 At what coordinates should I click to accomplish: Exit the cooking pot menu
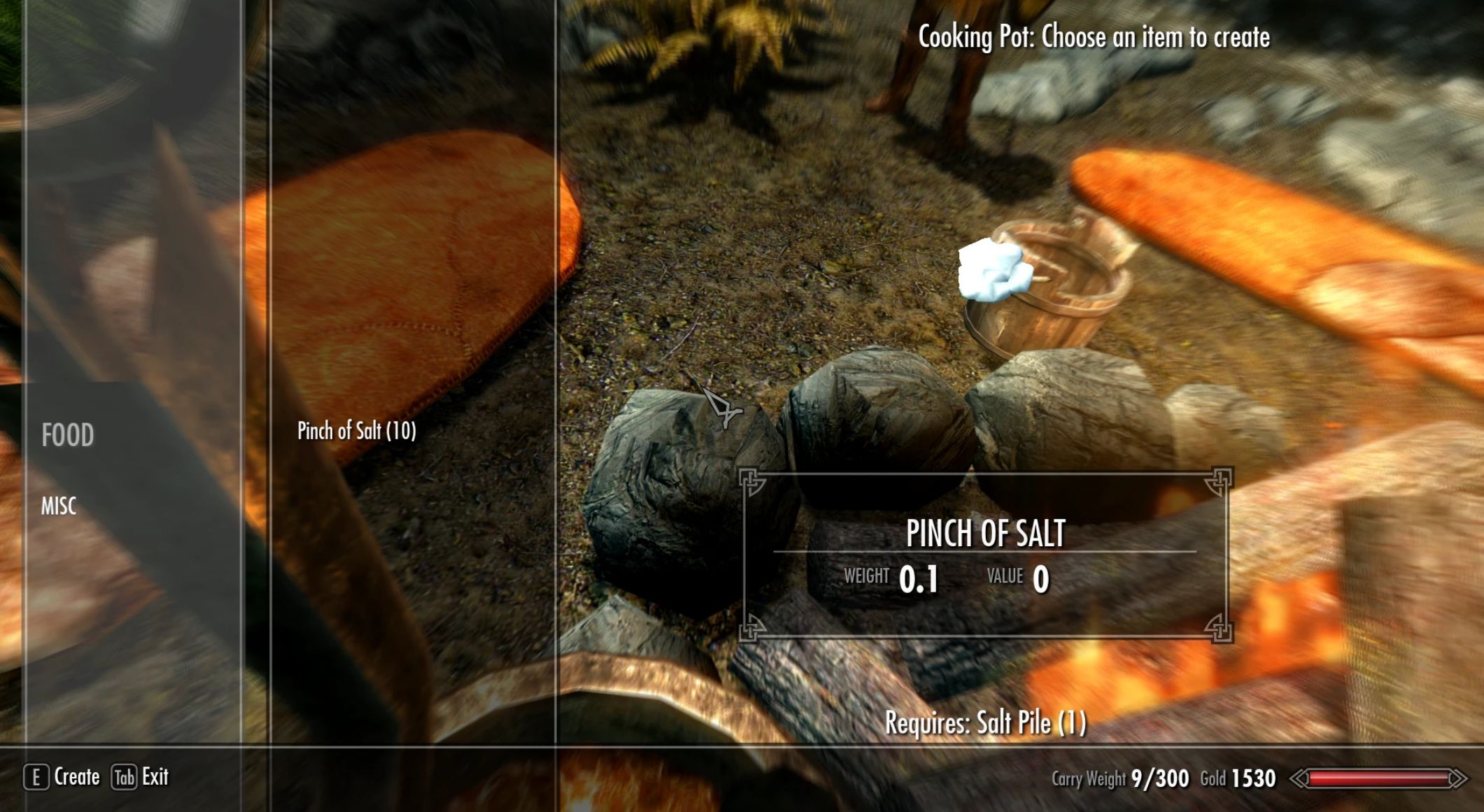[x=141, y=777]
